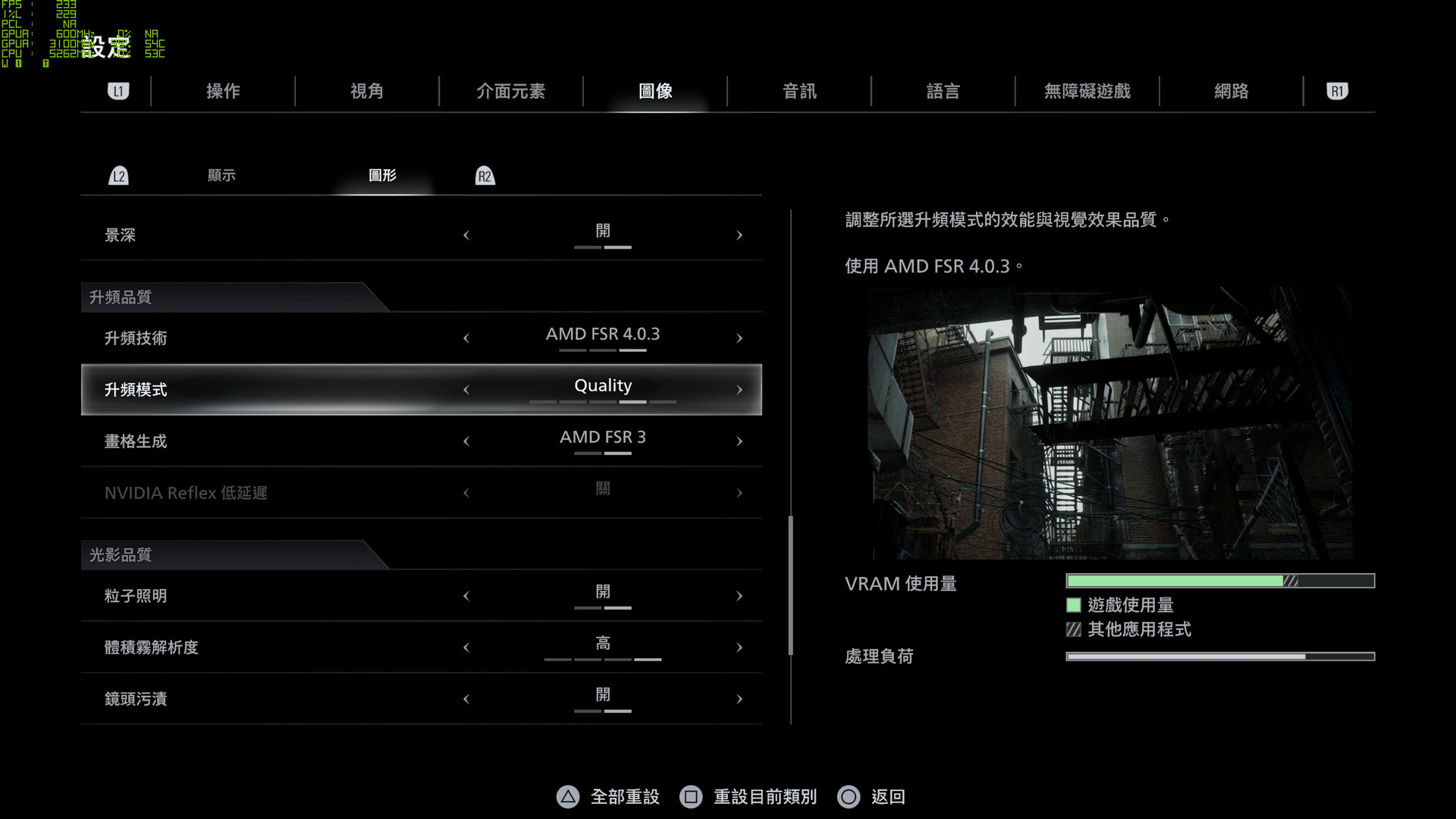The height and width of the screenshot is (819, 1456).
Task: Switch to the 音訊 tab
Action: pyautogui.click(x=799, y=92)
